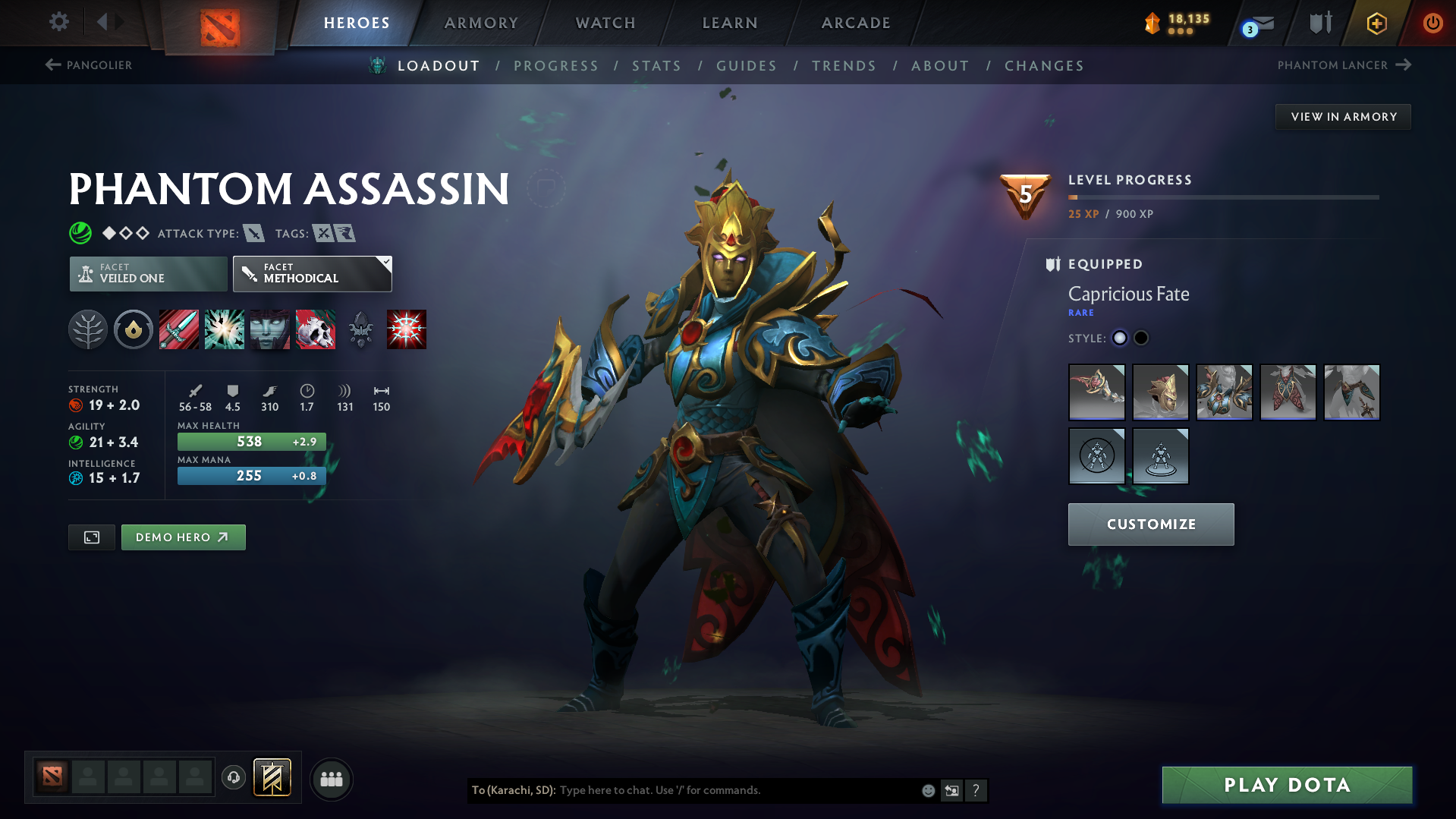Select the white style option for Capricious Fate
This screenshot has height=819, width=1456.
[x=1119, y=338]
